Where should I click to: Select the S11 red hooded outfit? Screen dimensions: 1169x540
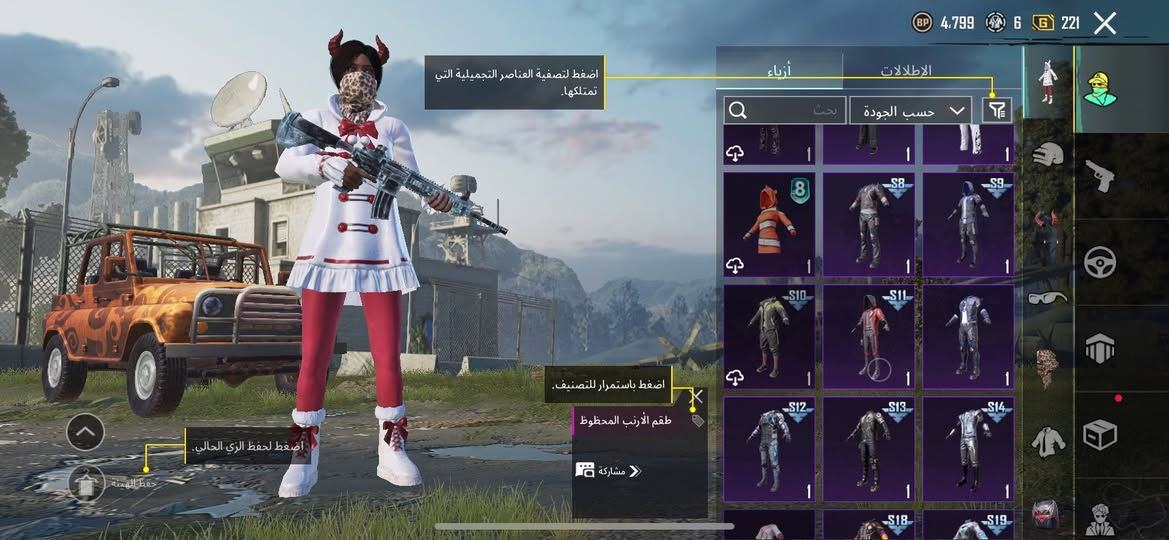click(x=868, y=336)
